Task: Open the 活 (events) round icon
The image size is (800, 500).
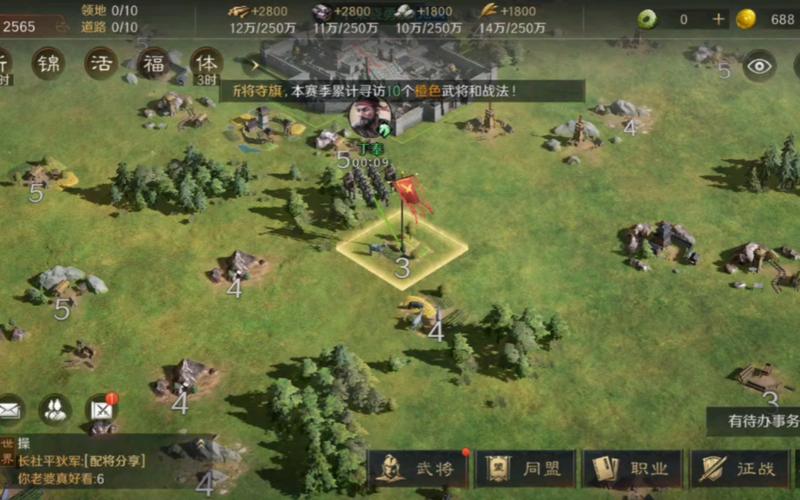Action: point(101,63)
